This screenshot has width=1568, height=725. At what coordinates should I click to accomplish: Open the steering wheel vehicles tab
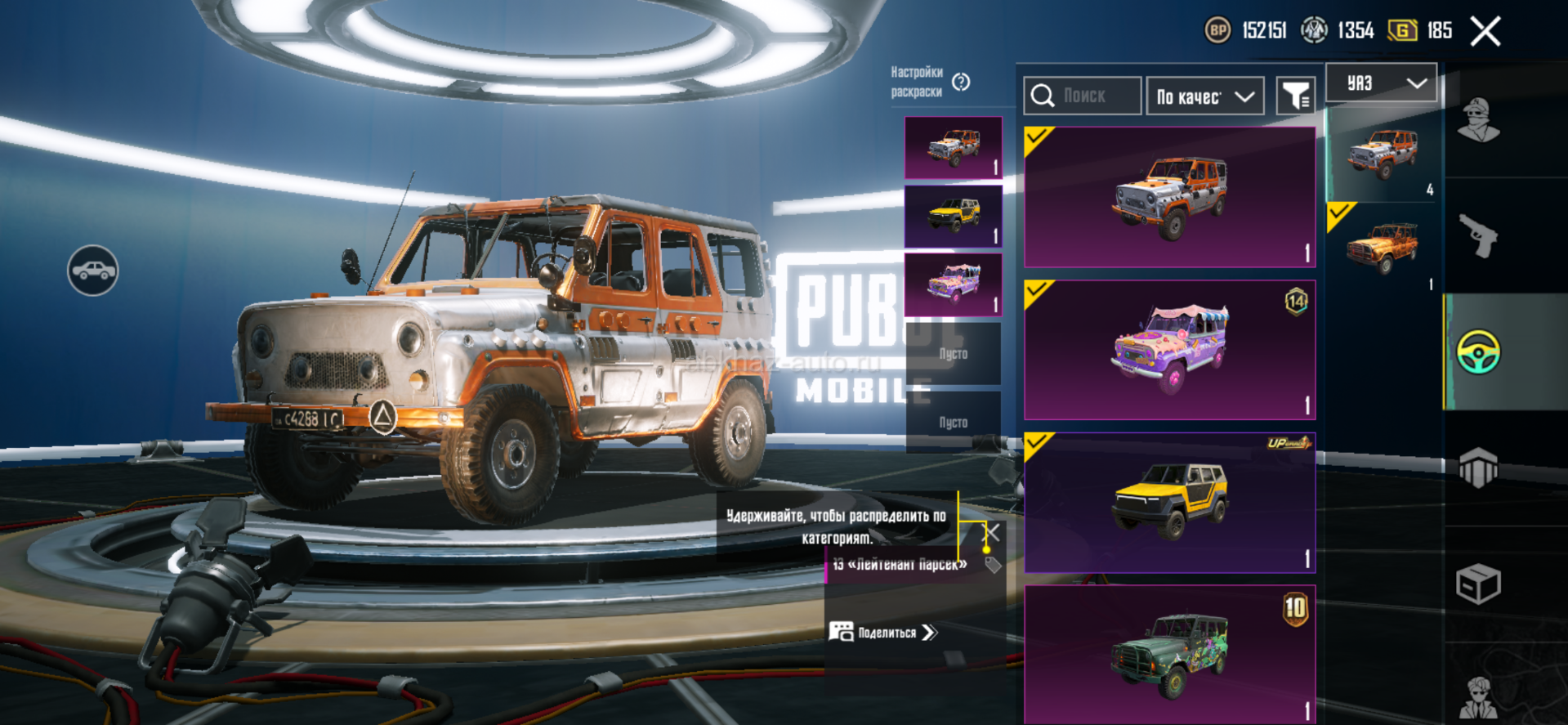click(x=1478, y=352)
